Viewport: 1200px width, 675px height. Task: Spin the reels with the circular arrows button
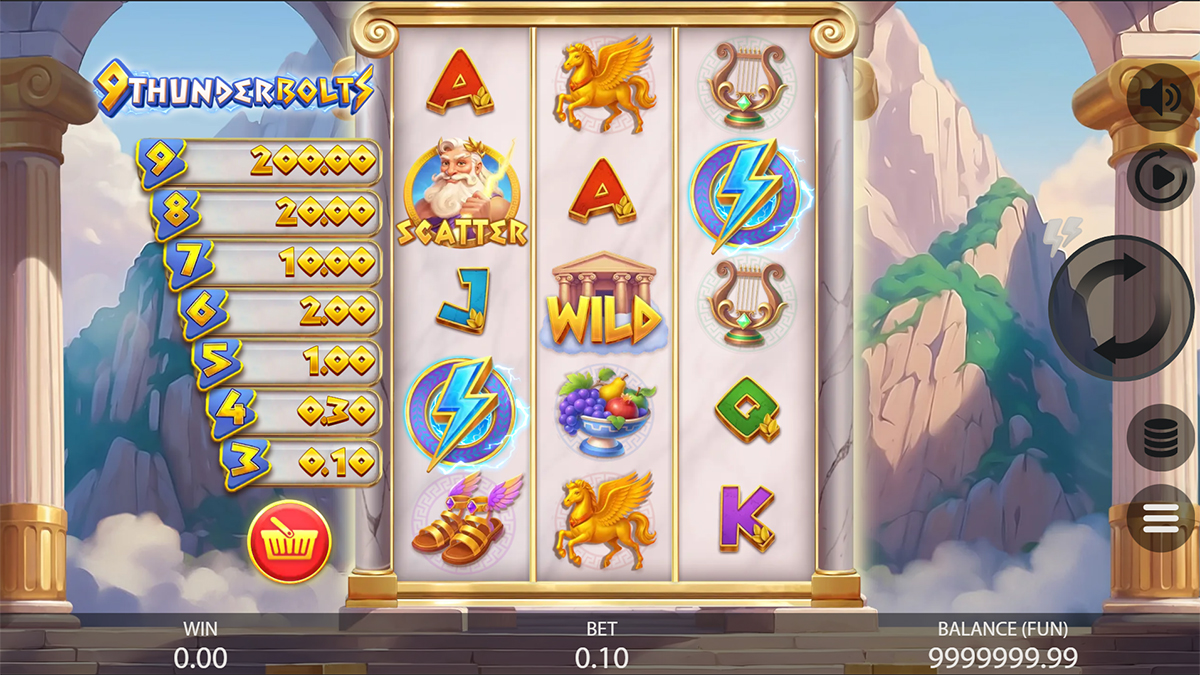pyautogui.click(x=1121, y=307)
